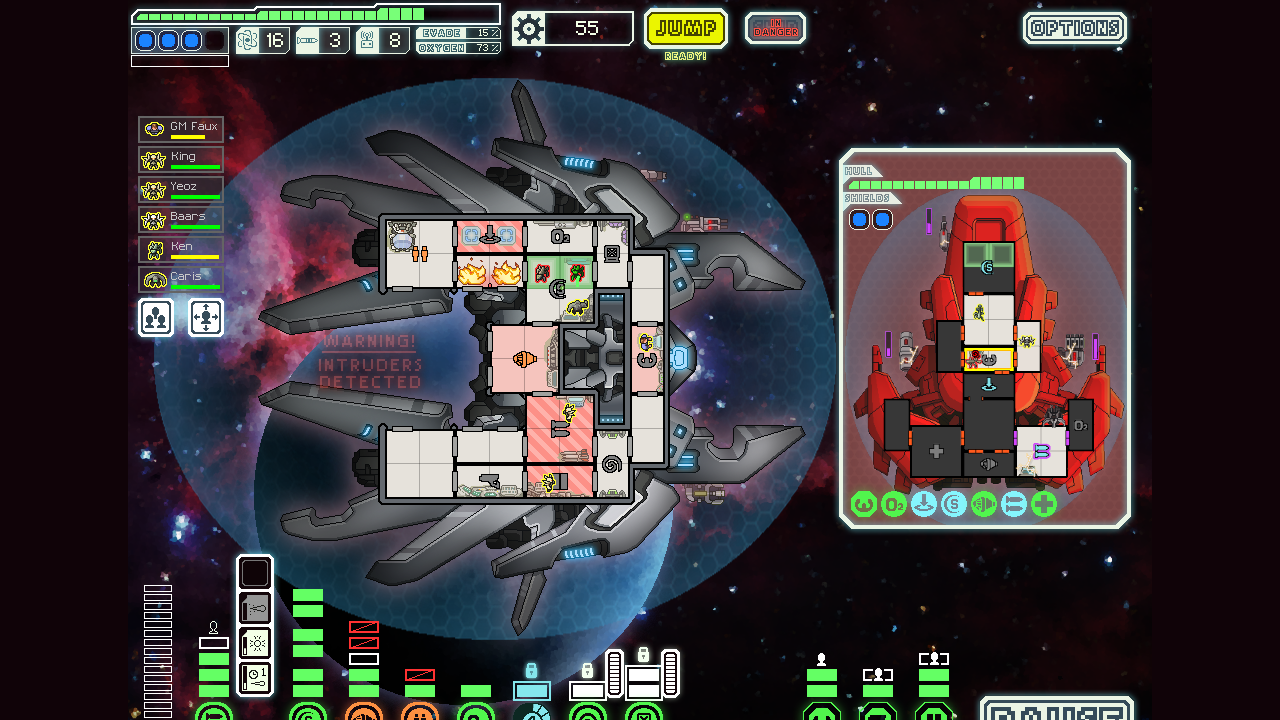Target the enemy weapons system icon
Image resolution: width=1280 pixels, height=720 pixels.
[983, 505]
